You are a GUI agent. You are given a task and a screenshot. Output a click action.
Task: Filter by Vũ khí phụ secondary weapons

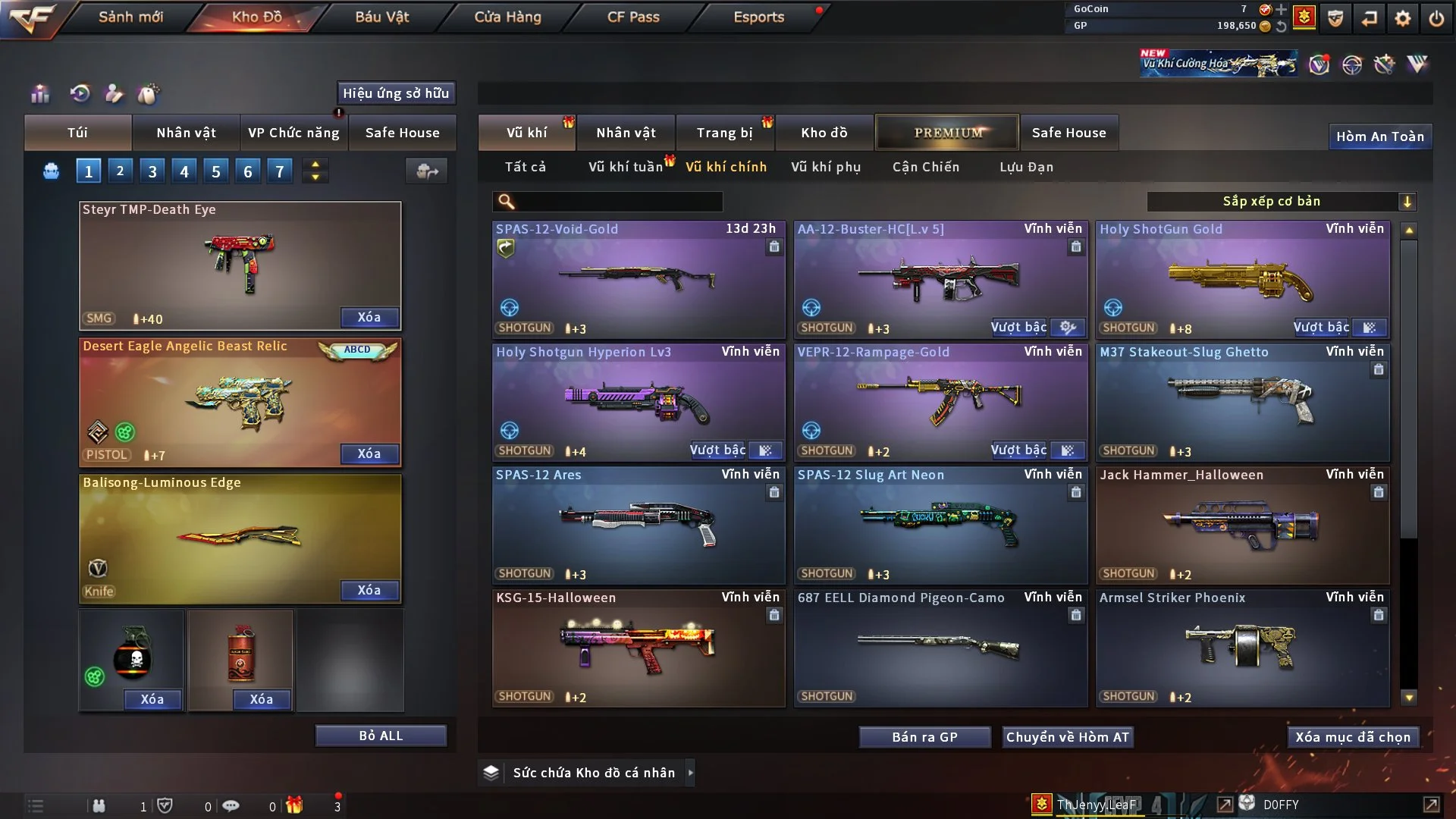tap(826, 167)
